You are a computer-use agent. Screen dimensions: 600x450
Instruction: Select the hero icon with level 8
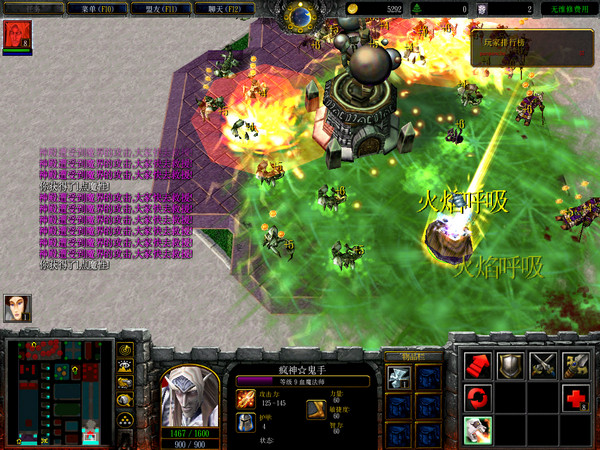[x=16, y=35]
